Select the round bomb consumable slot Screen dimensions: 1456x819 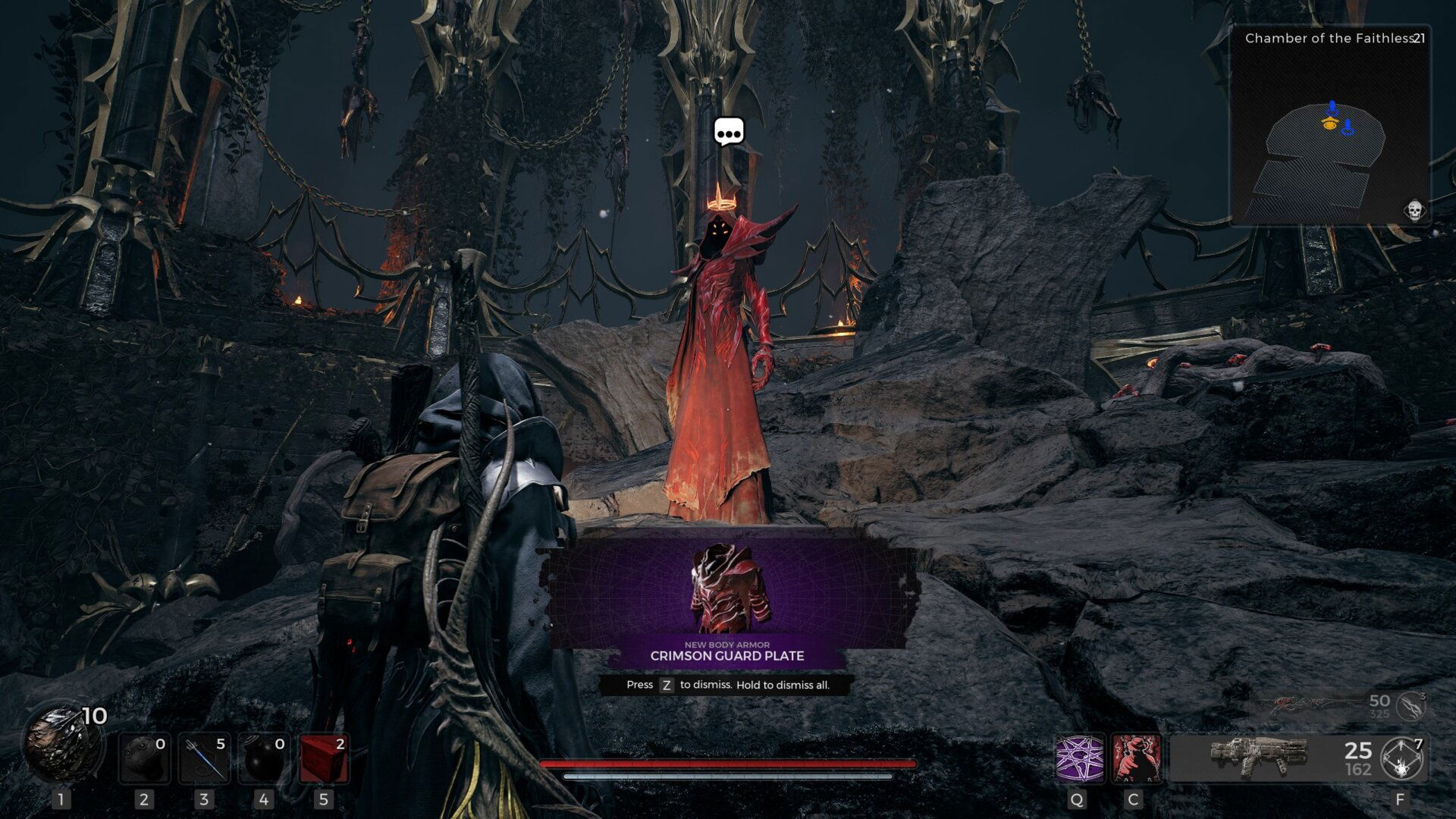[x=263, y=759]
